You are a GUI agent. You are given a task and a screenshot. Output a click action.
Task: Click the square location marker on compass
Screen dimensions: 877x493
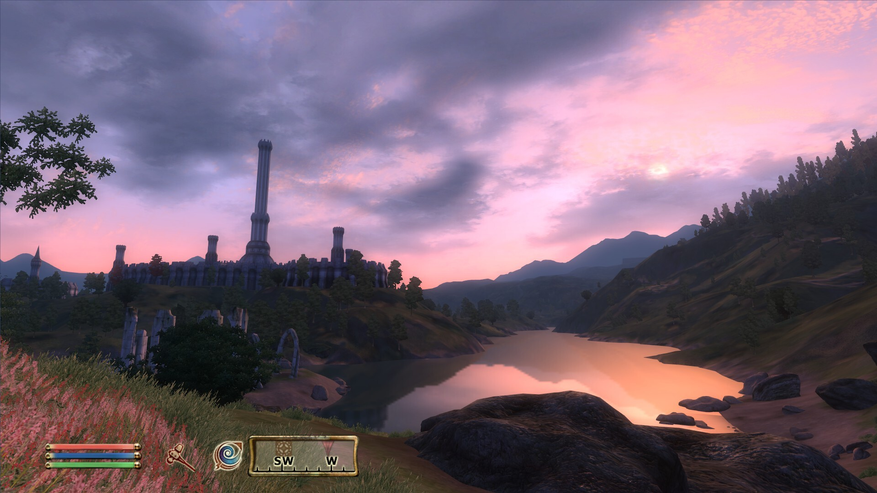click(x=284, y=447)
